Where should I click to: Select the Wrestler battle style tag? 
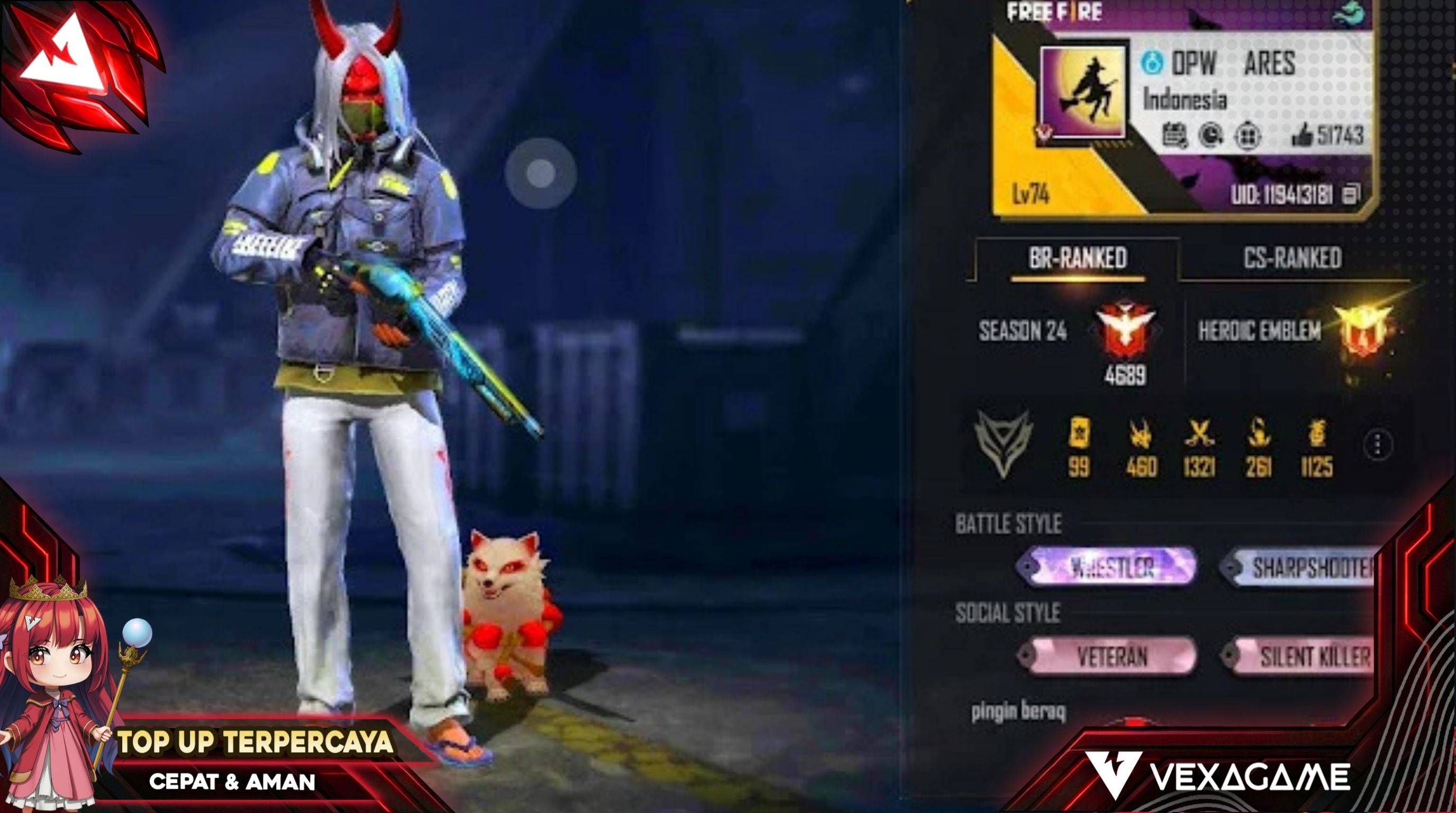pos(1107,566)
